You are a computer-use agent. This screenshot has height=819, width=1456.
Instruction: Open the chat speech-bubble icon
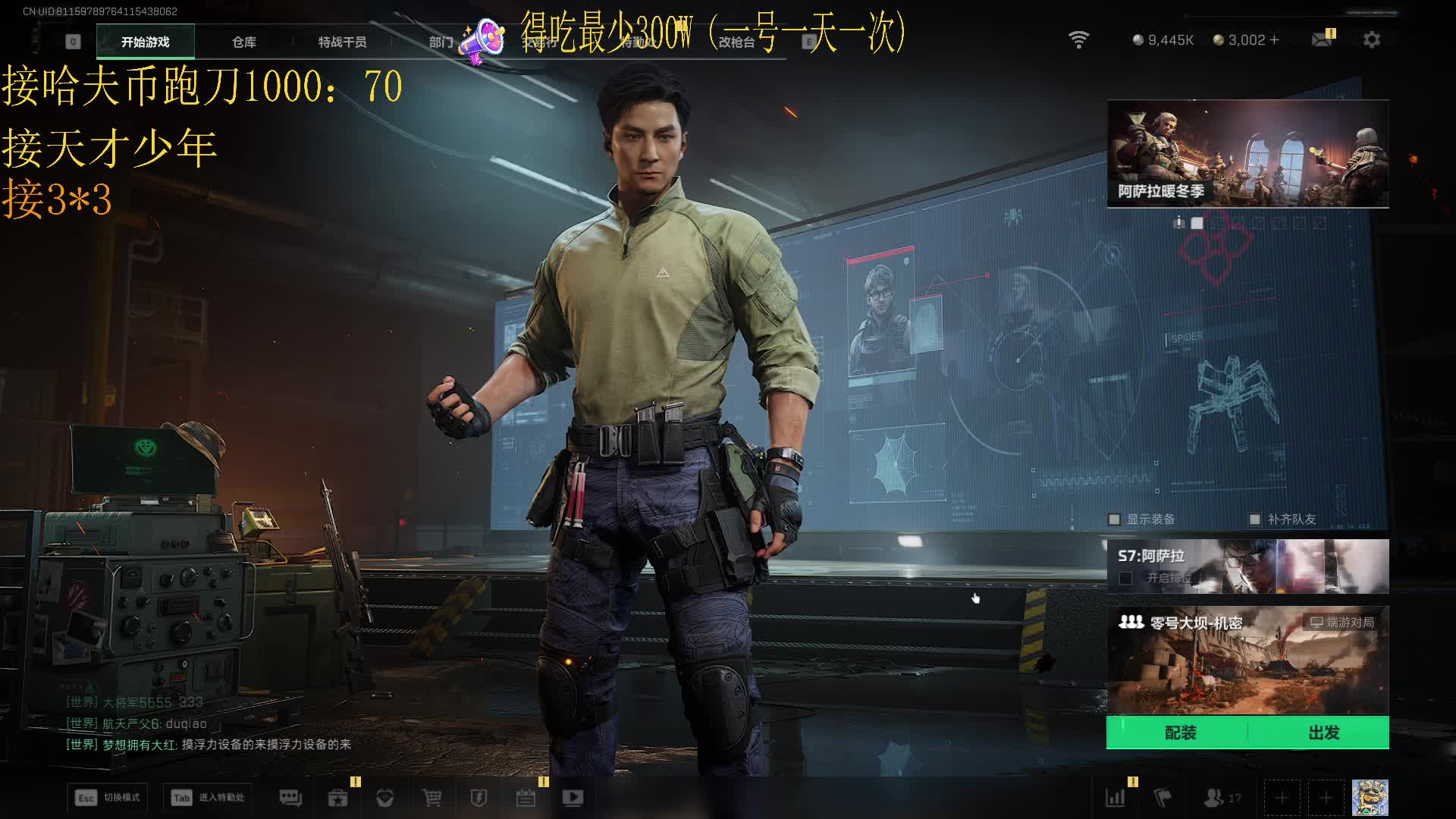coord(290,798)
